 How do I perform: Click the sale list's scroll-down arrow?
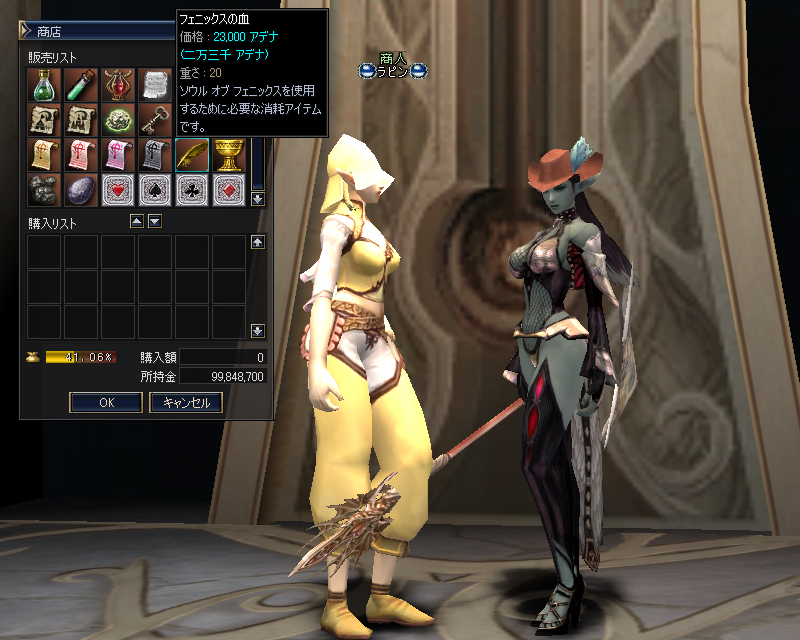[x=257, y=198]
